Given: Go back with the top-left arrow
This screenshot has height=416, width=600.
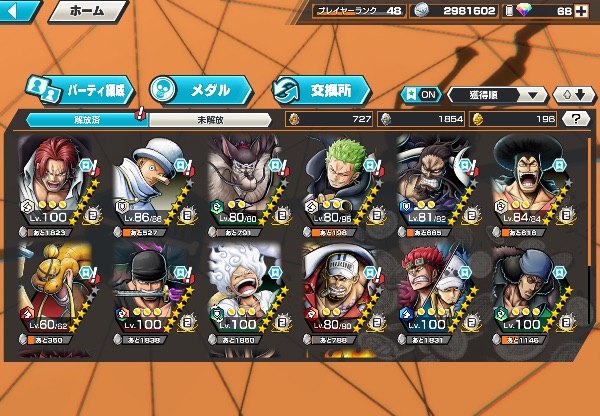Looking at the screenshot, I should point(20,12).
